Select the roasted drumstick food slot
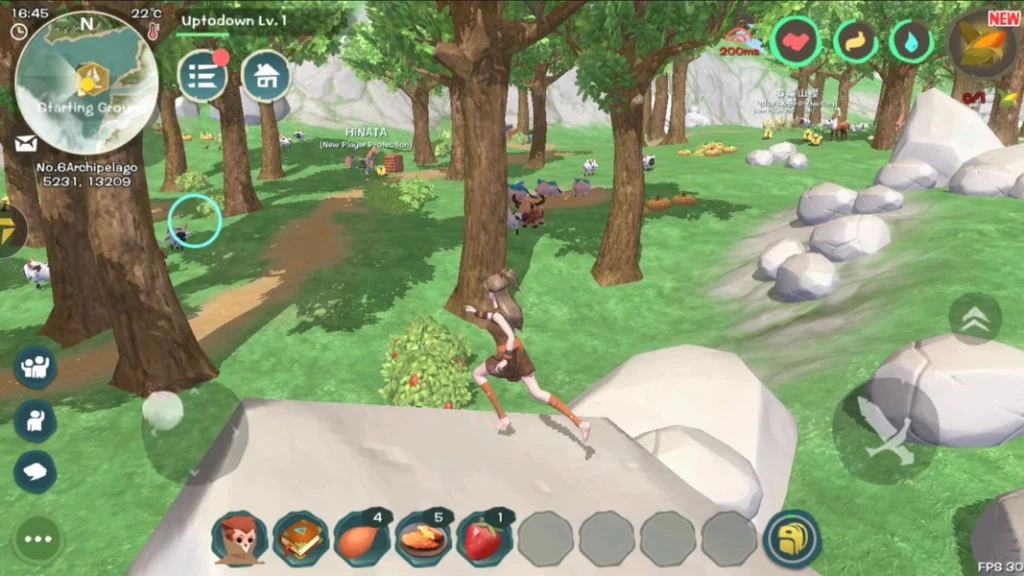 pos(361,540)
